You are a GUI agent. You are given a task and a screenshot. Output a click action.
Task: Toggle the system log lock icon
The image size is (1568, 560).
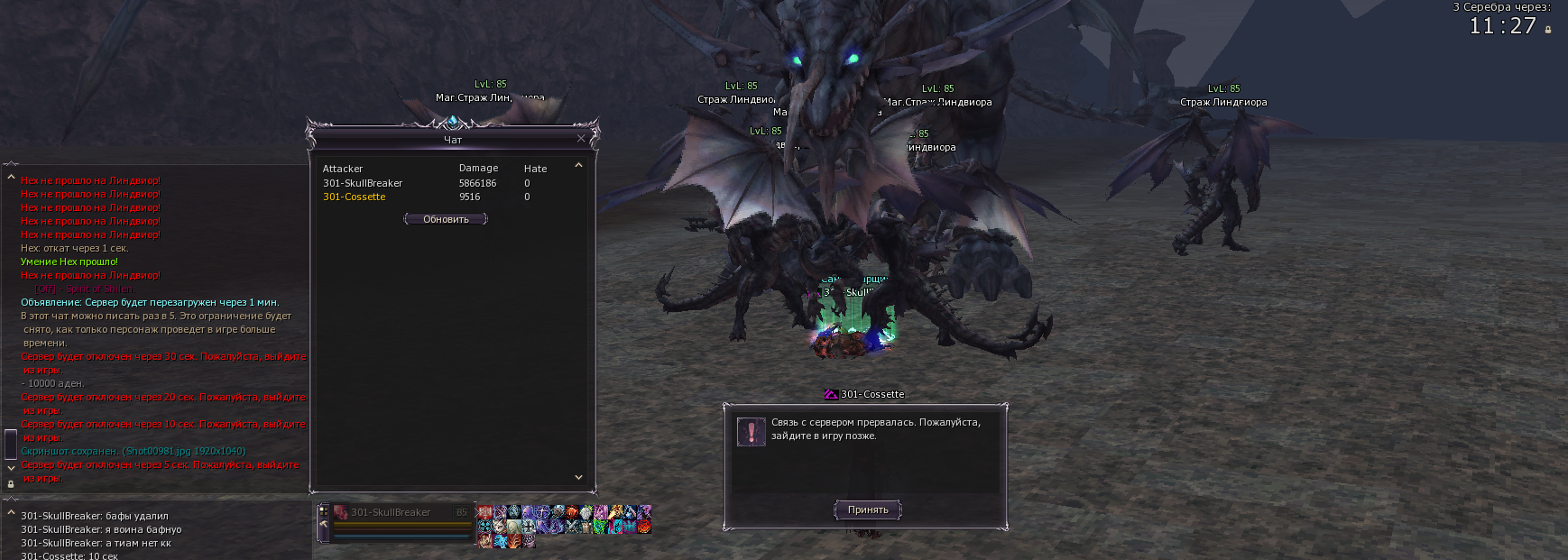click(11, 483)
